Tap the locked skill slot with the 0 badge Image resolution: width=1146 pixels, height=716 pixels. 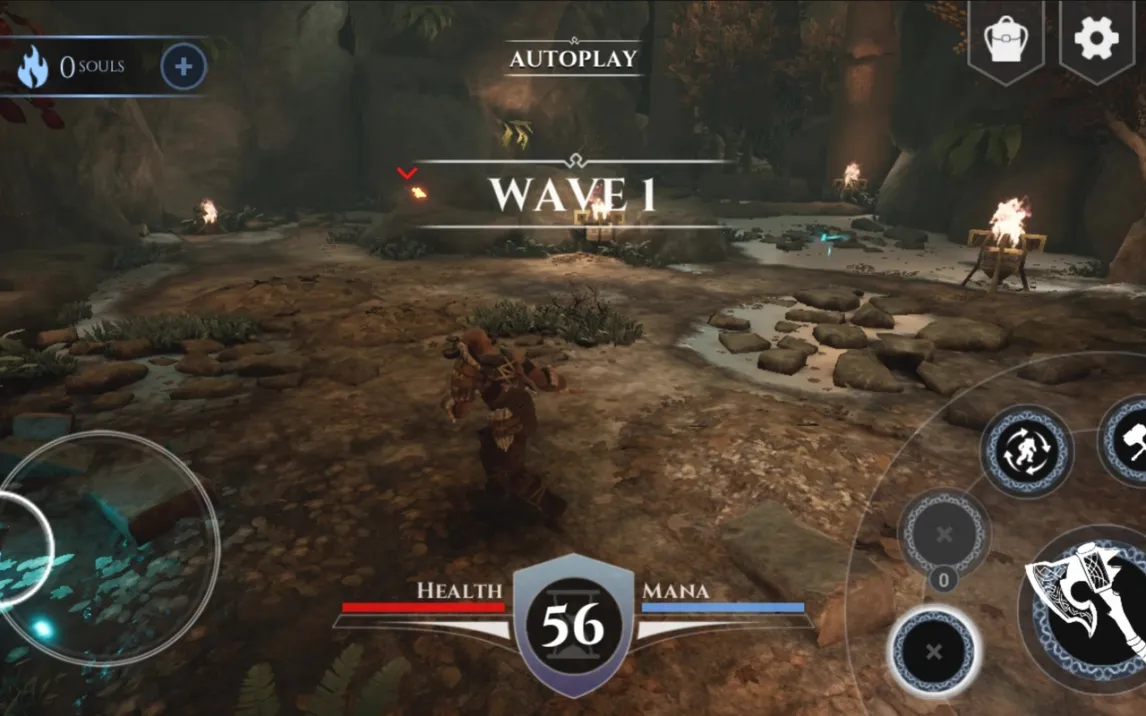943,535
